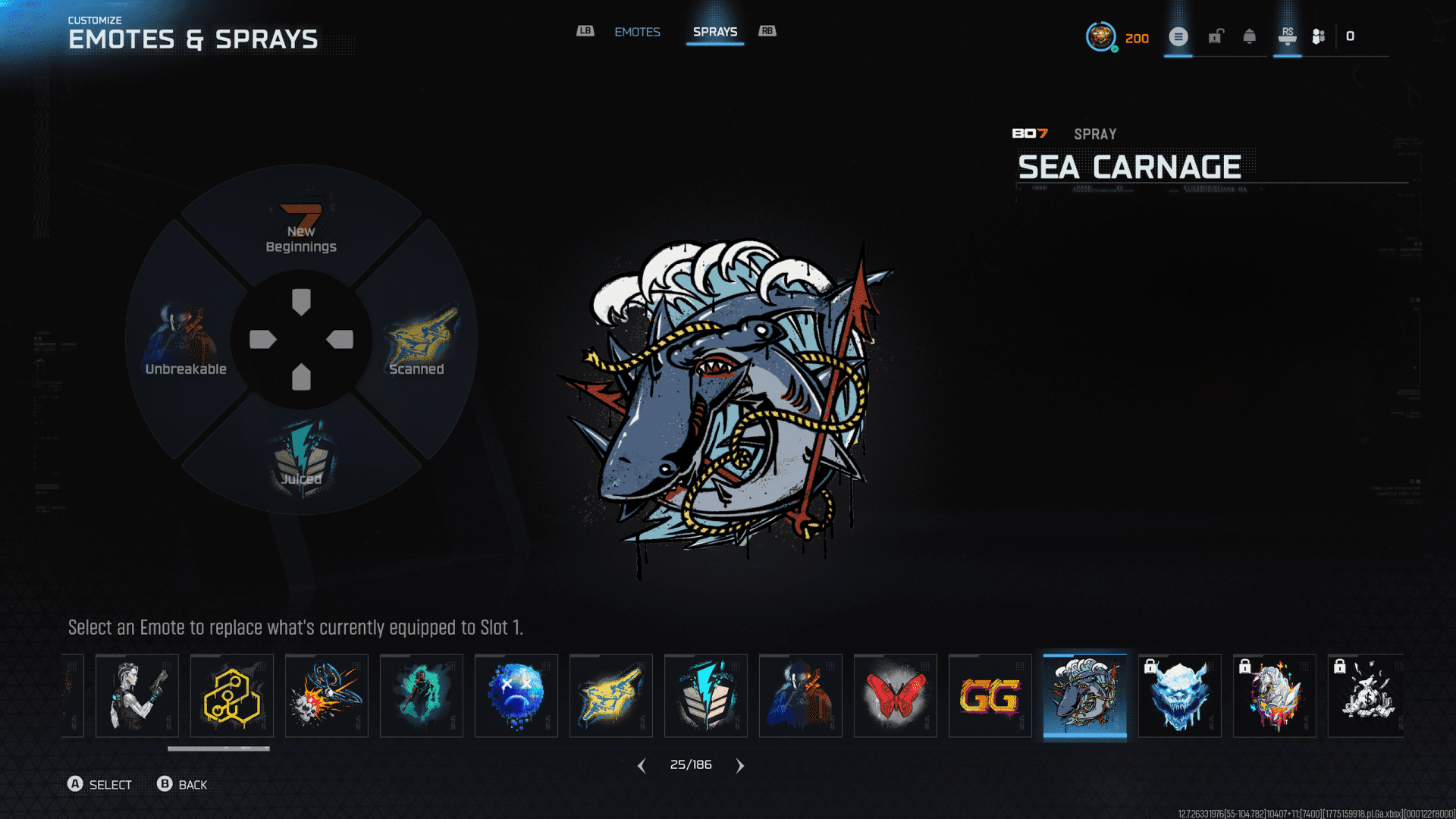Open the notifications bell icon

[x=1249, y=36]
